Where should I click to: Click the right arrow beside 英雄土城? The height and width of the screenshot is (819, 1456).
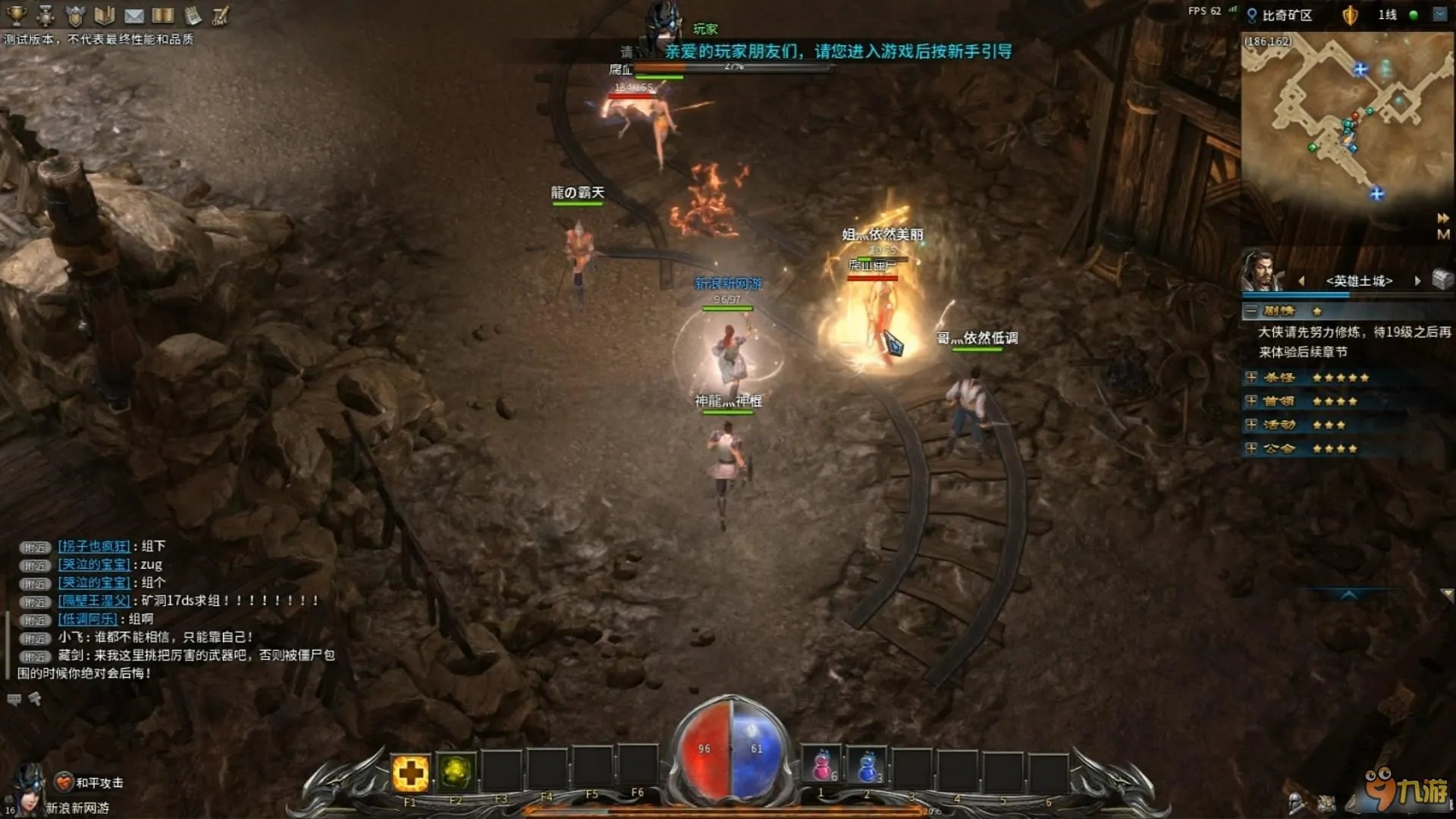pyautogui.click(x=1417, y=281)
